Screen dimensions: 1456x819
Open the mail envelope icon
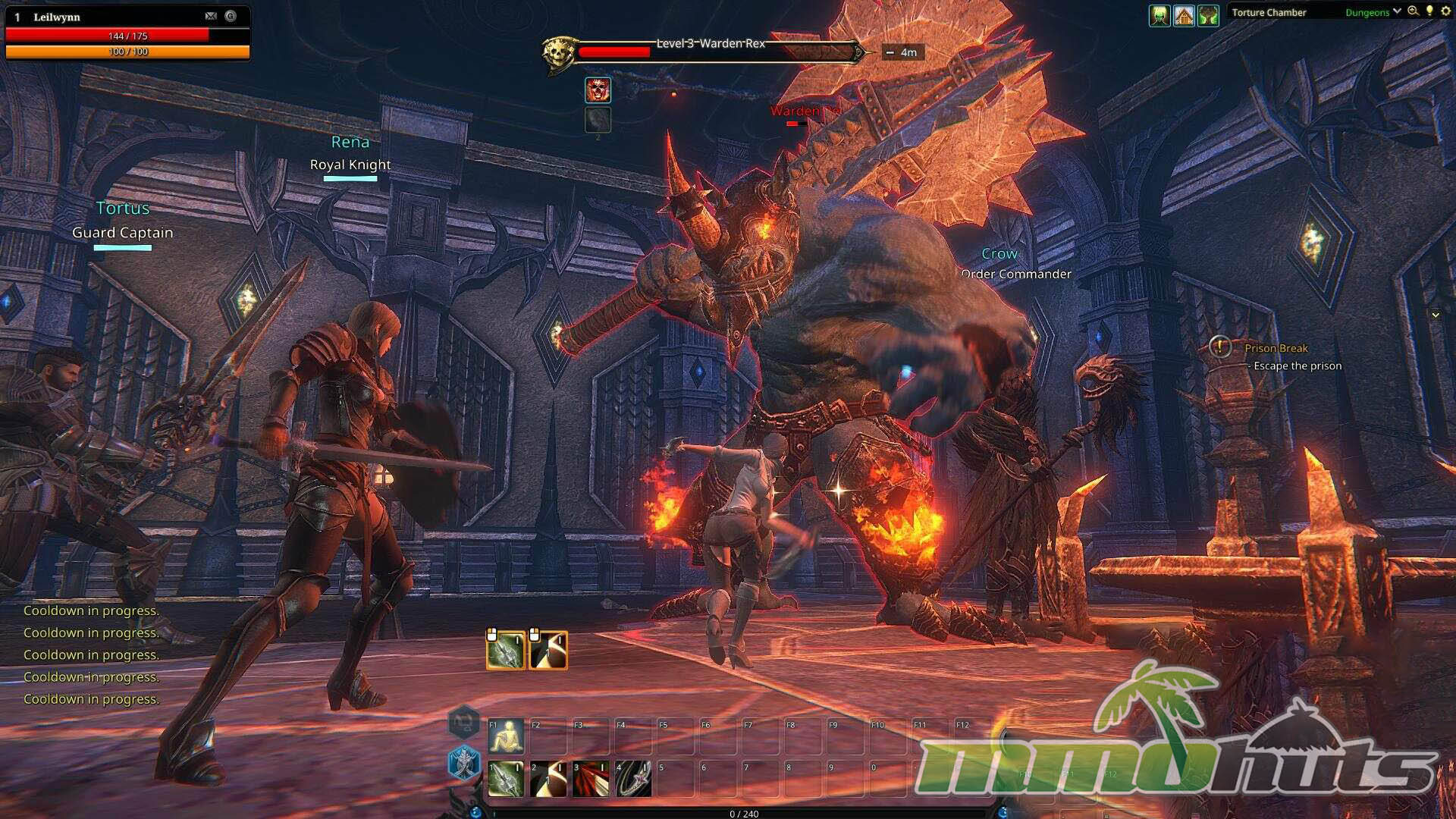point(211,16)
